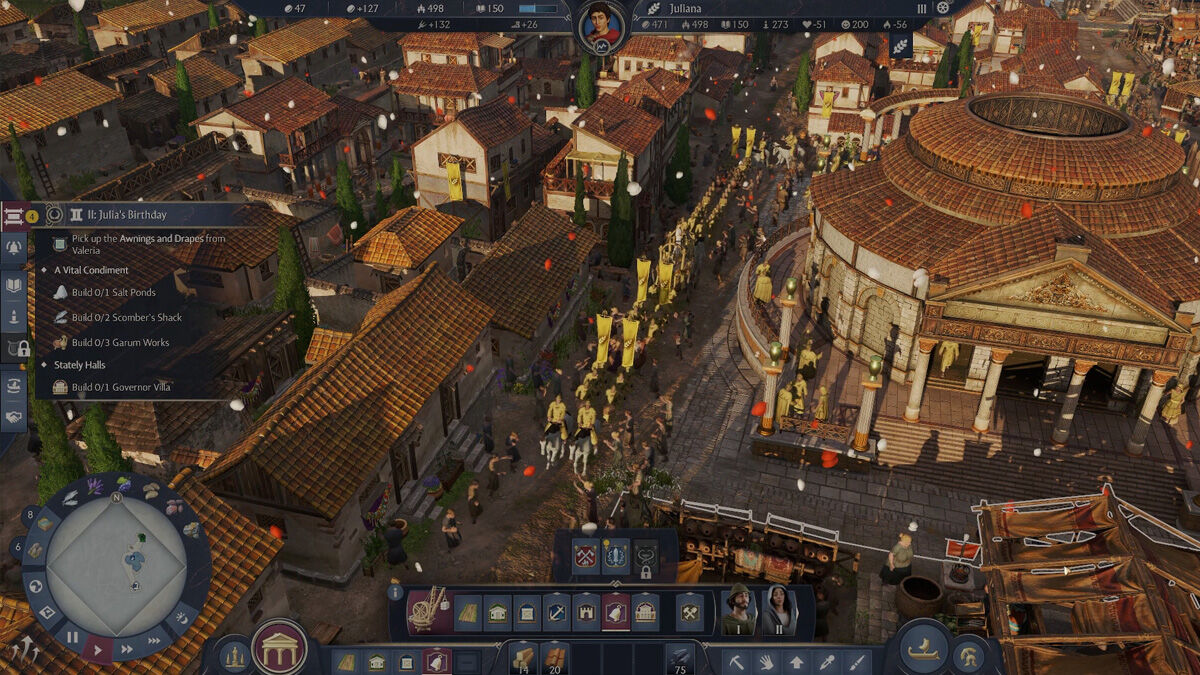
Task: Click the governor portrait at top center
Action: [601, 24]
